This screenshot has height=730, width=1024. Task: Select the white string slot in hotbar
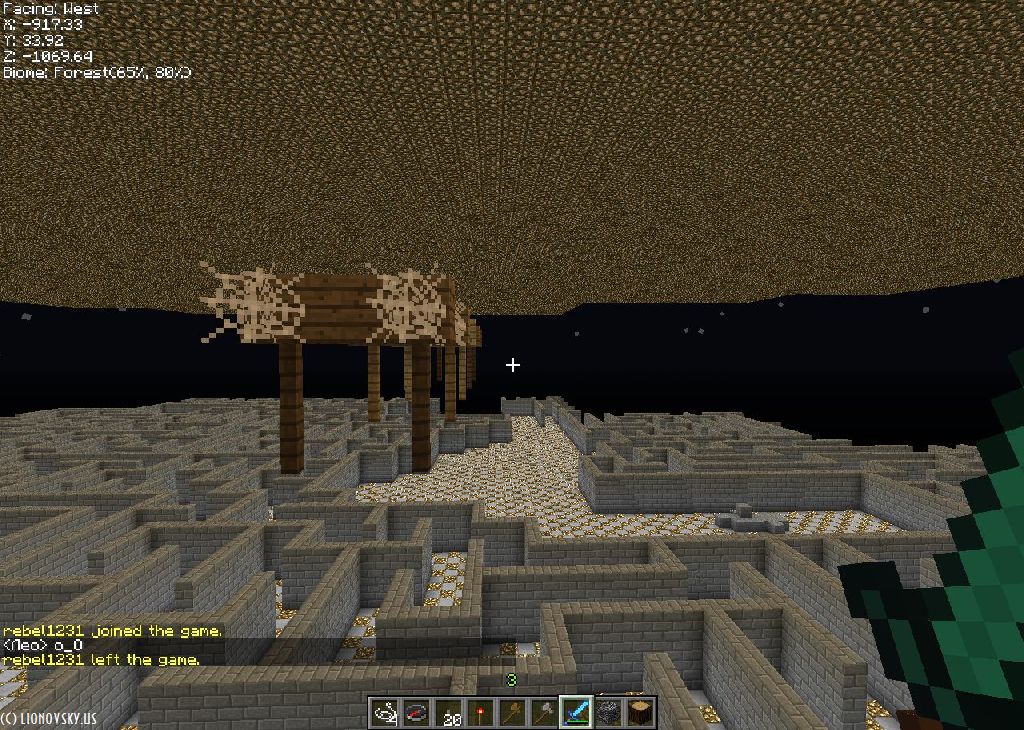(x=385, y=713)
